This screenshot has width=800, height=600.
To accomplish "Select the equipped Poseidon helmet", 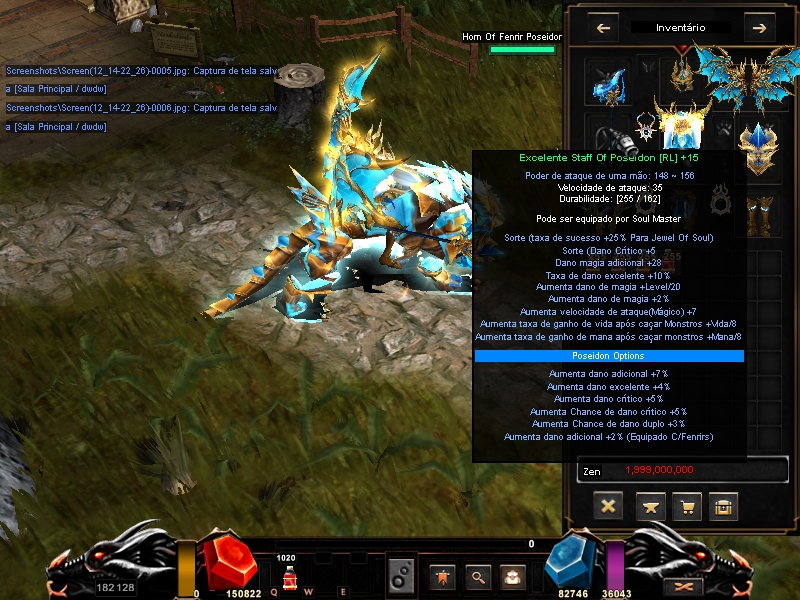I will pos(683,70).
